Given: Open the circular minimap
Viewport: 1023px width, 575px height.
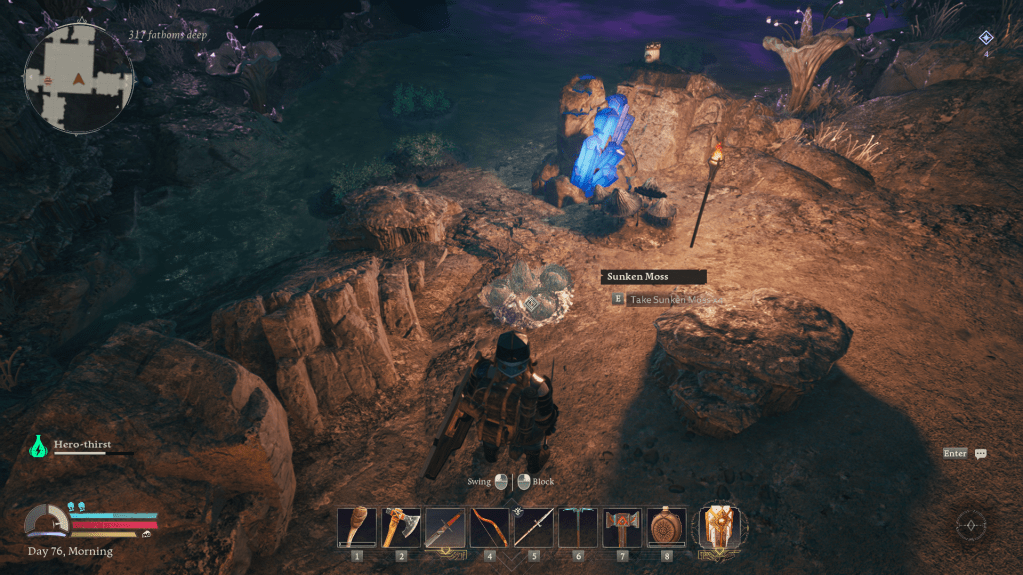Looking at the screenshot, I should 79,78.
